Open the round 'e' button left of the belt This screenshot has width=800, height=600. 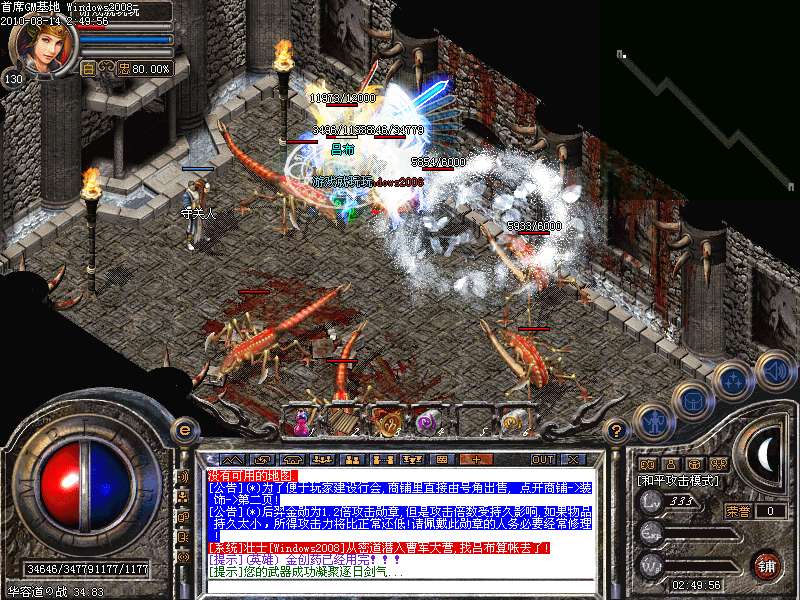coord(182,430)
